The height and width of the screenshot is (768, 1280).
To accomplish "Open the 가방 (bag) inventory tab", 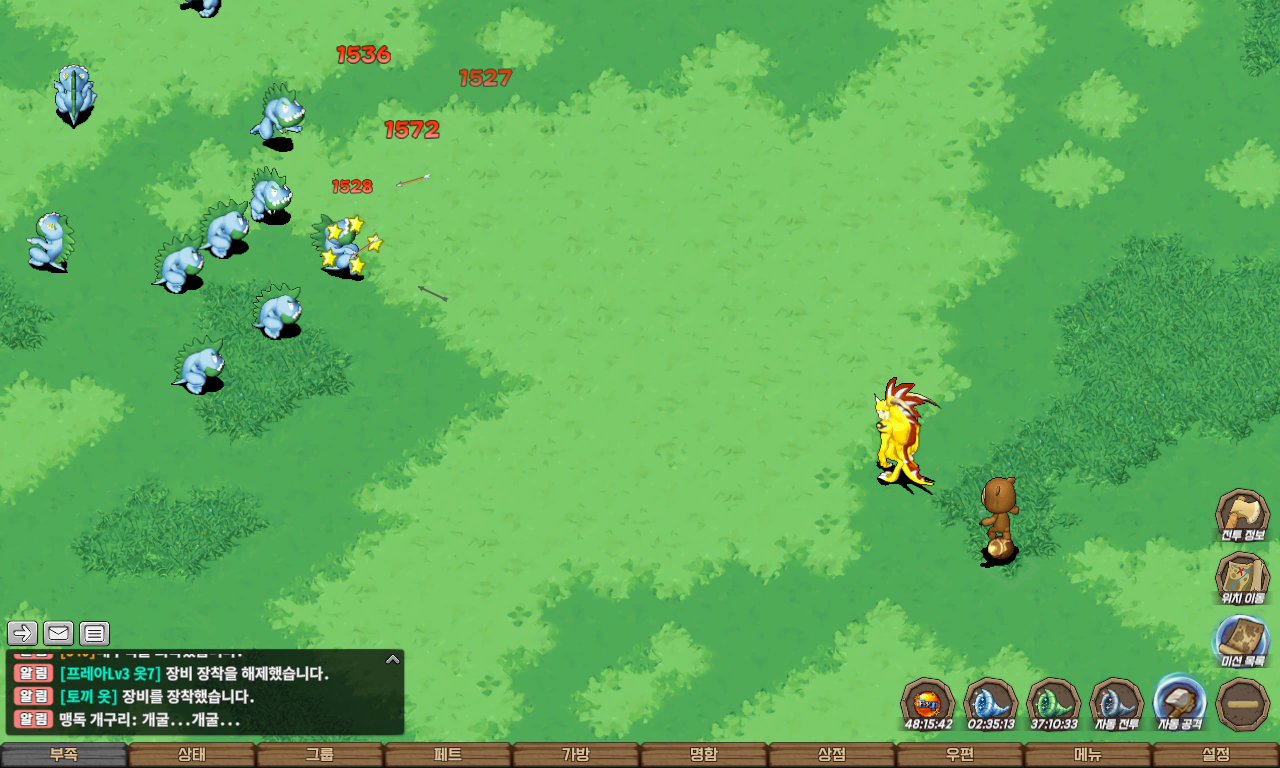I will point(576,755).
